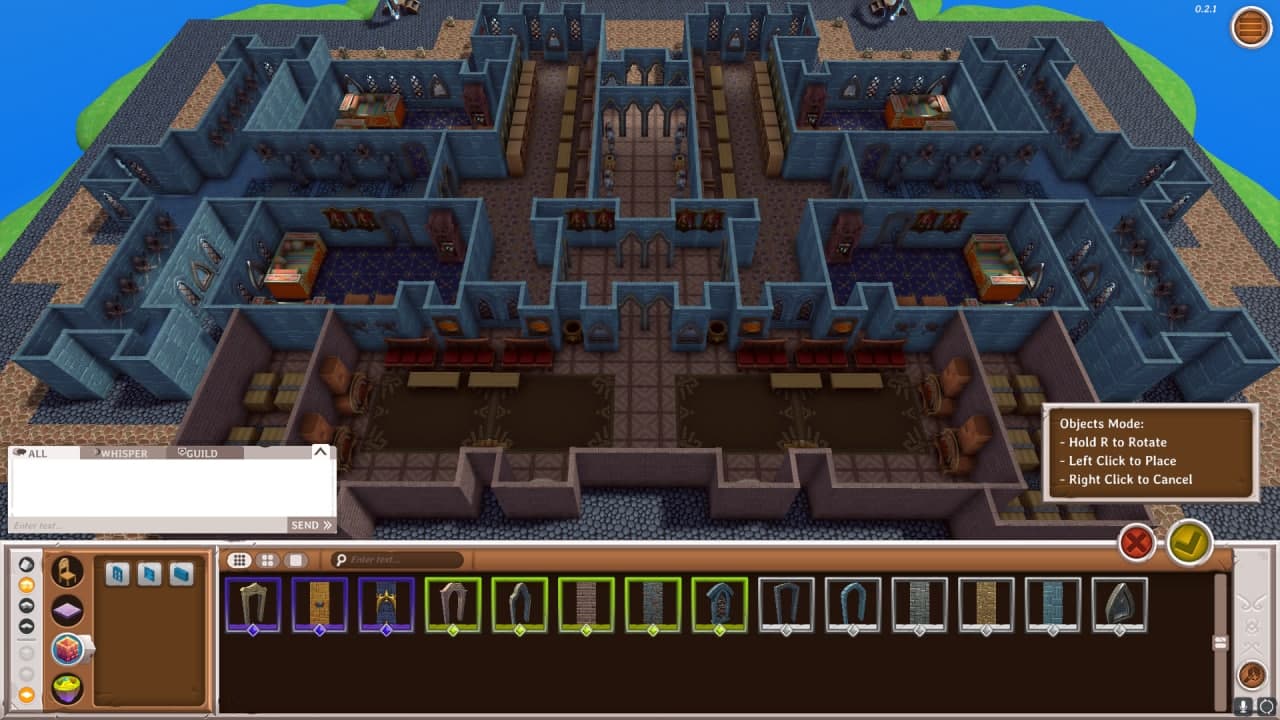Select the blue wall subcategory icon
The width and height of the screenshot is (1280, 720).
181,573
